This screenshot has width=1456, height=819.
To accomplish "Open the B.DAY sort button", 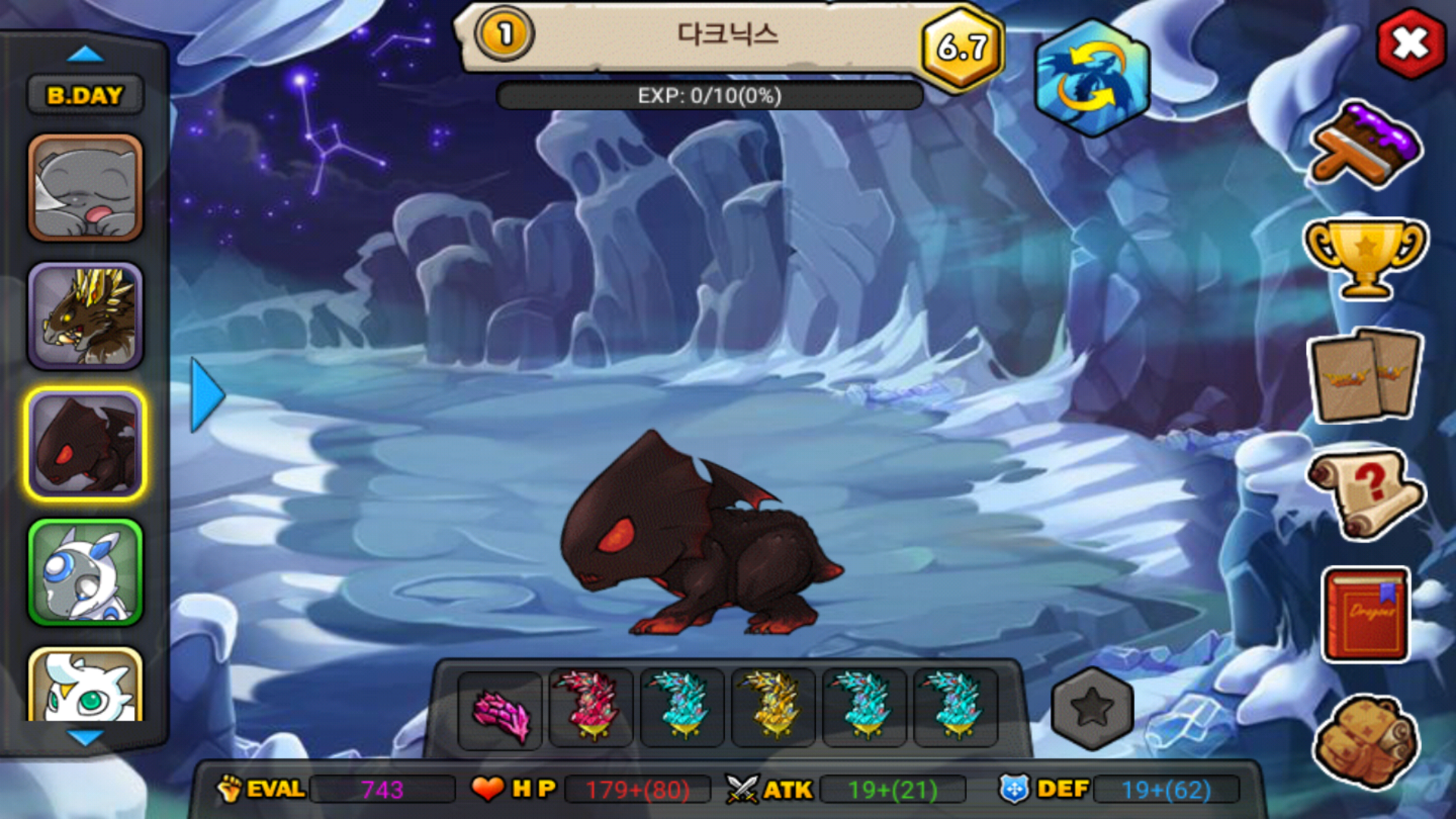I will coord(85,96).
